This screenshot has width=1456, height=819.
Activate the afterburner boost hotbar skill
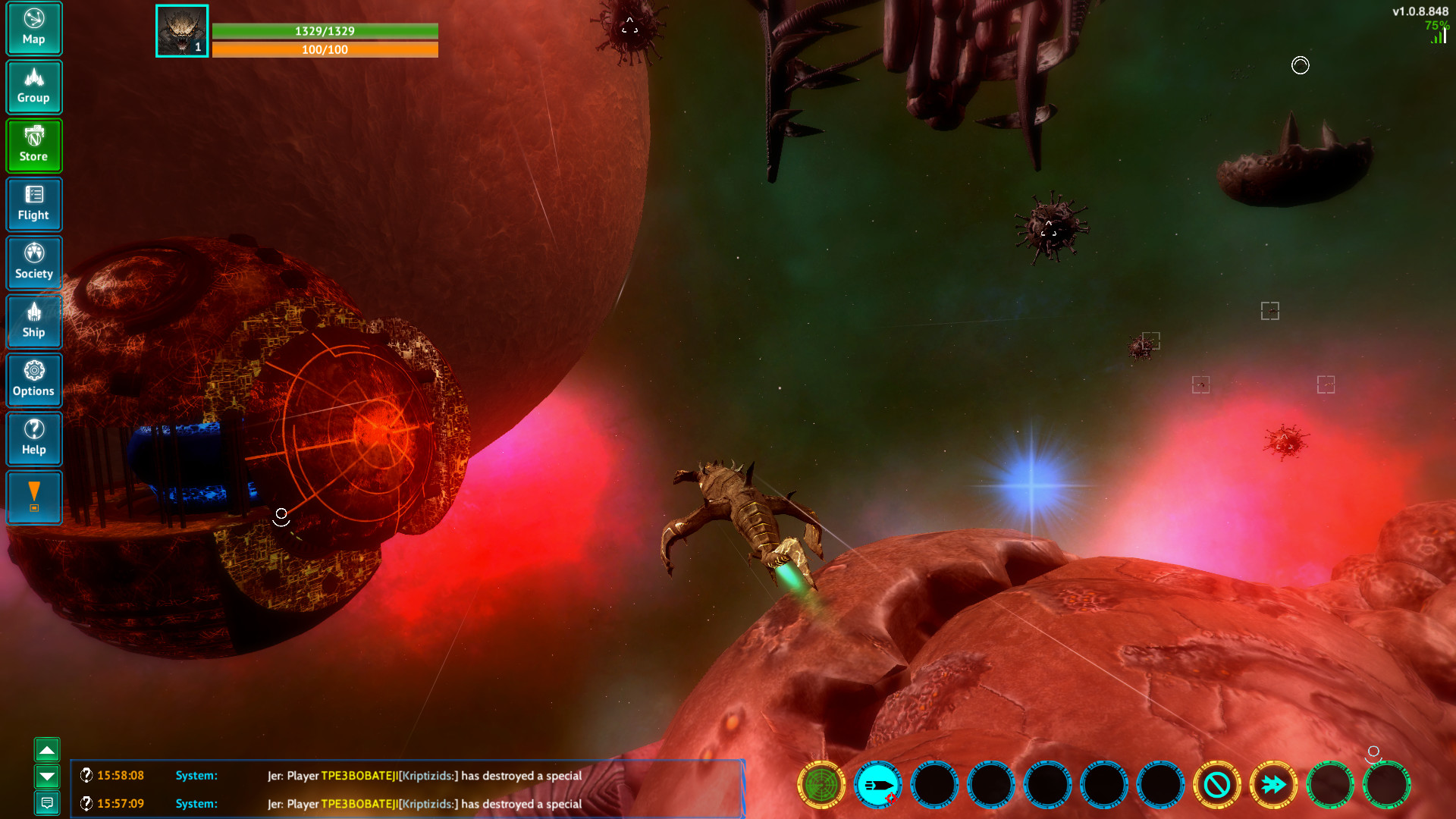tap(1273, 785)
